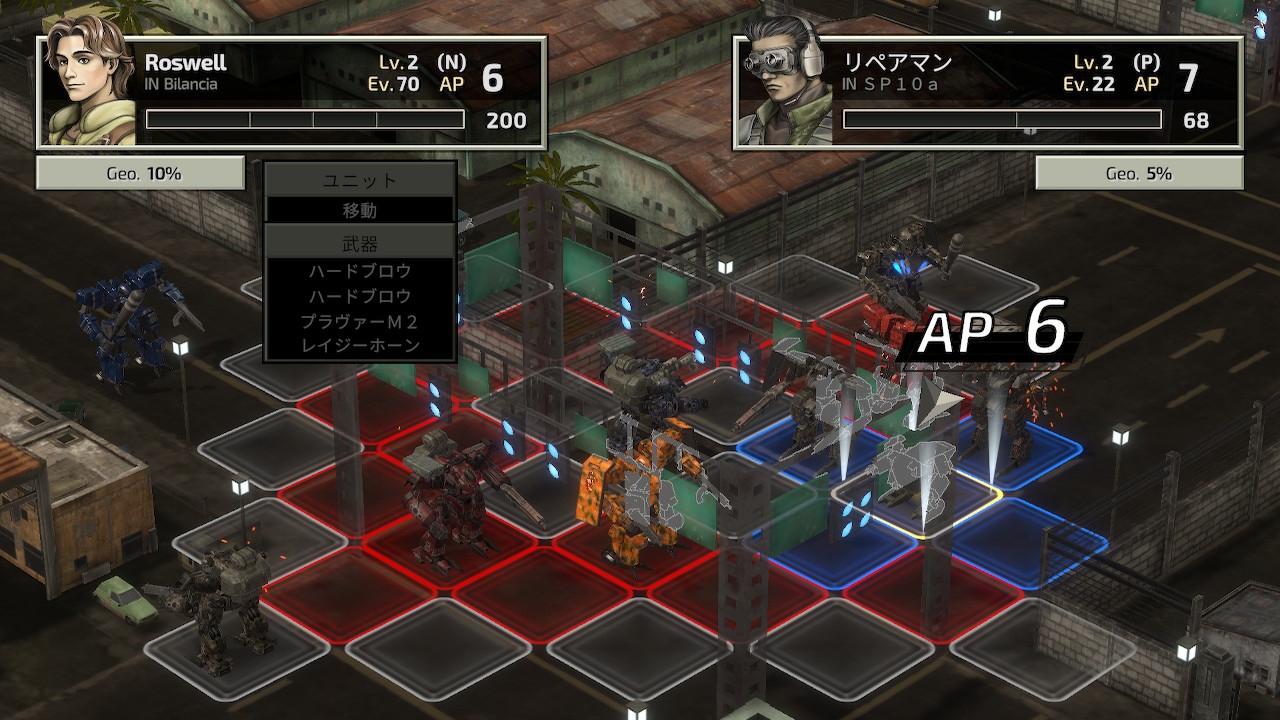Choose the プラヴァーM2 weapon entry
This screenshot has width=1280, height=720.
[360, 321]
